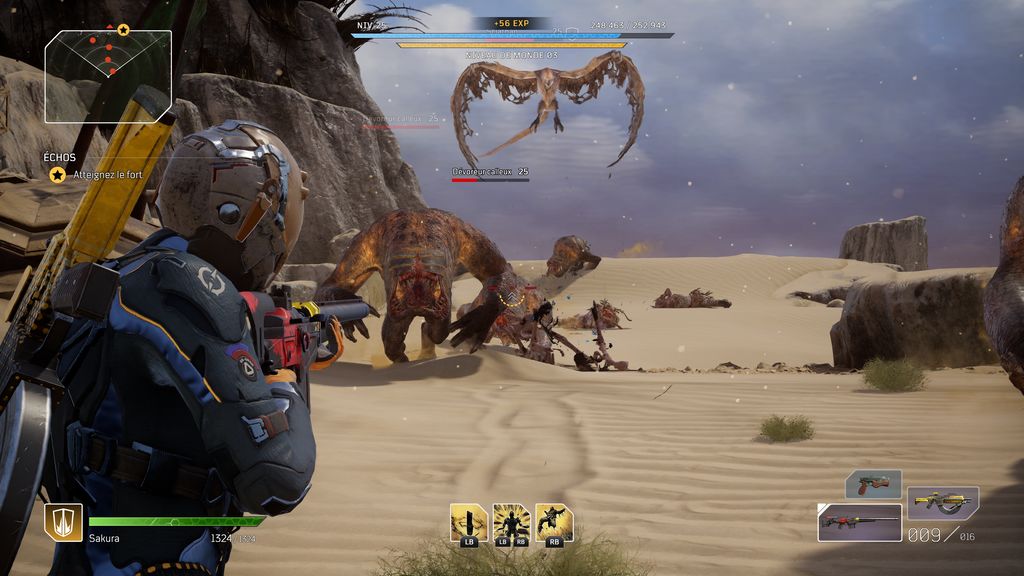
Task: Use the leaping figure ability icon
Action: point(554,523)
